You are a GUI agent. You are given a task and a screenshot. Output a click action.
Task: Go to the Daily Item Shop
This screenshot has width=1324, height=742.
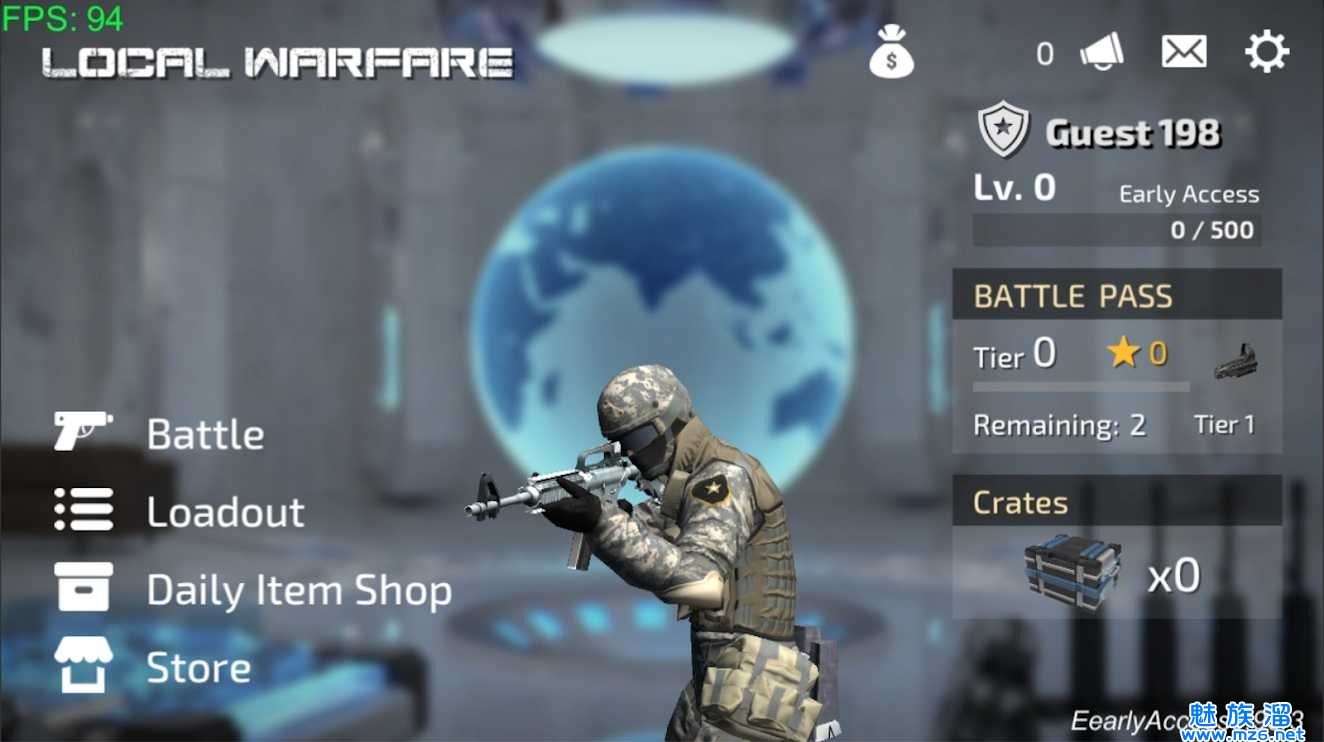click(x=298, y=590)
